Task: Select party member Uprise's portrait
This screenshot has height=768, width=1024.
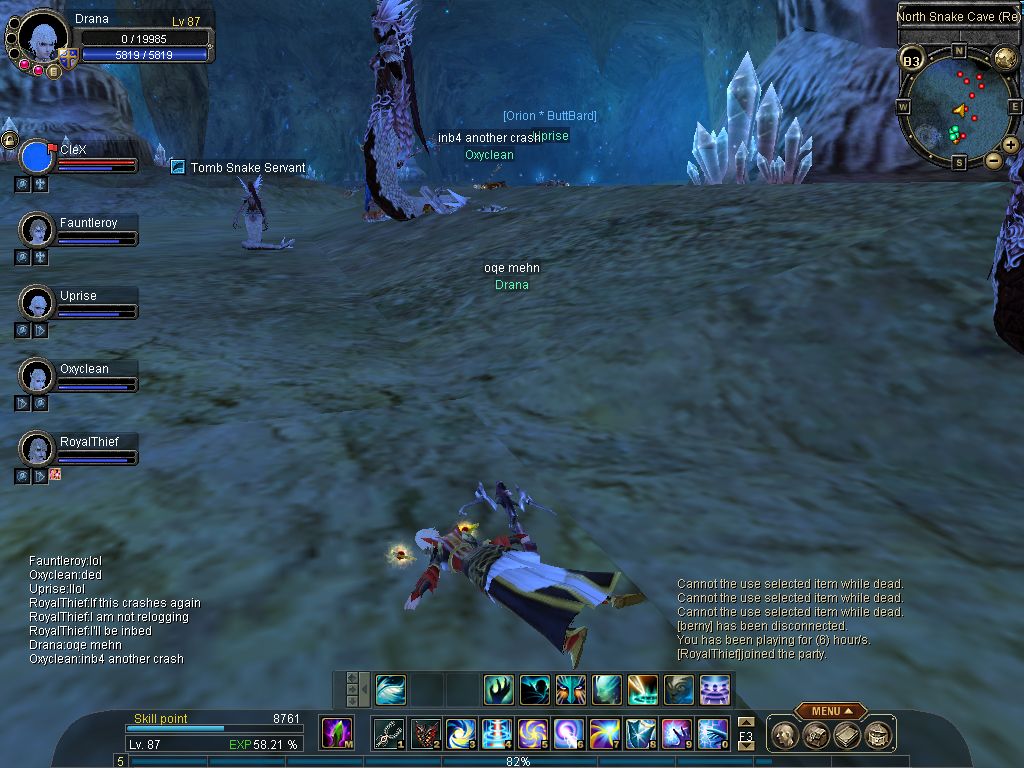Action: point(37,302)
